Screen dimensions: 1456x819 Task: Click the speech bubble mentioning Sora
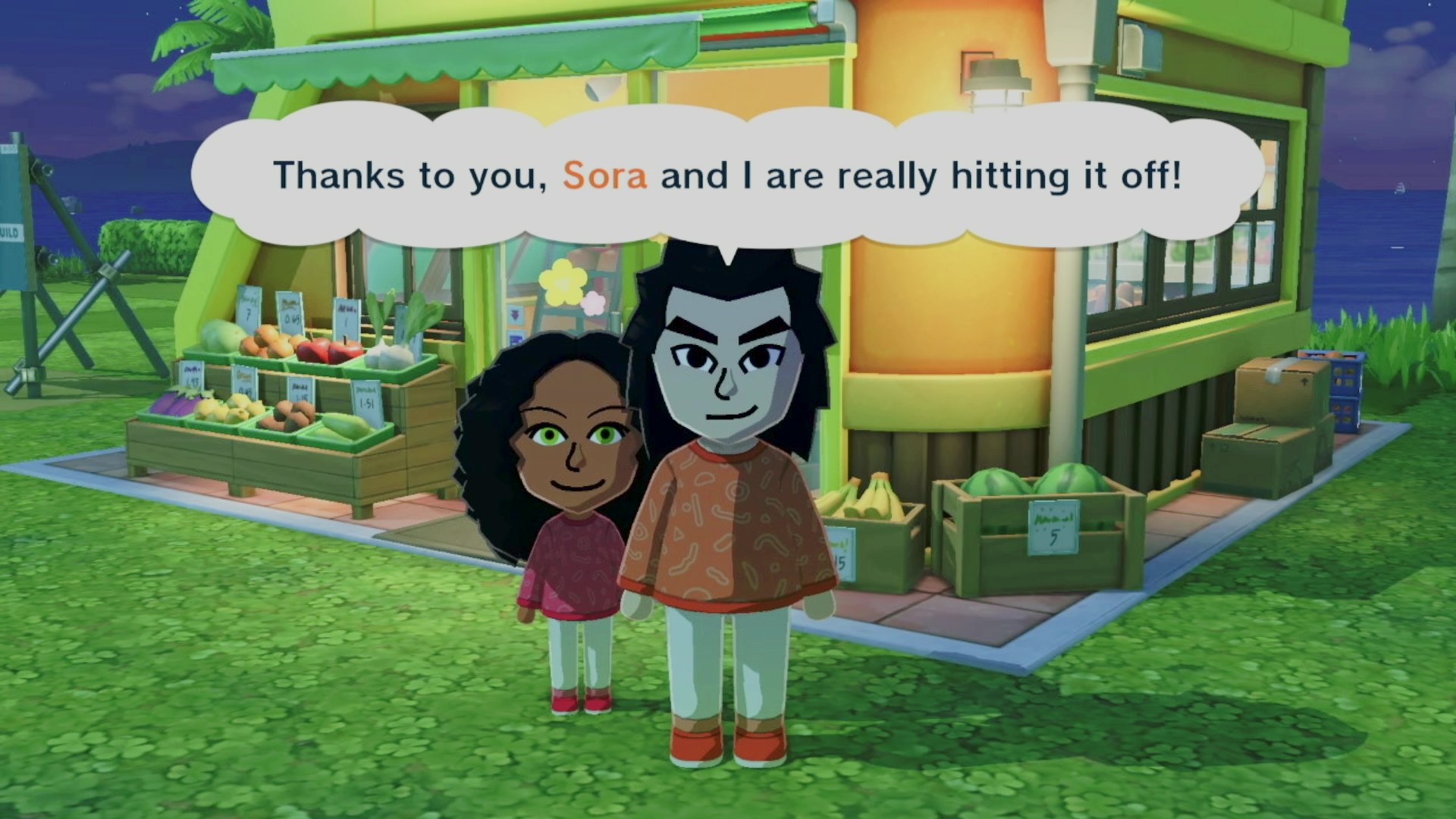[x=726, y=176]
